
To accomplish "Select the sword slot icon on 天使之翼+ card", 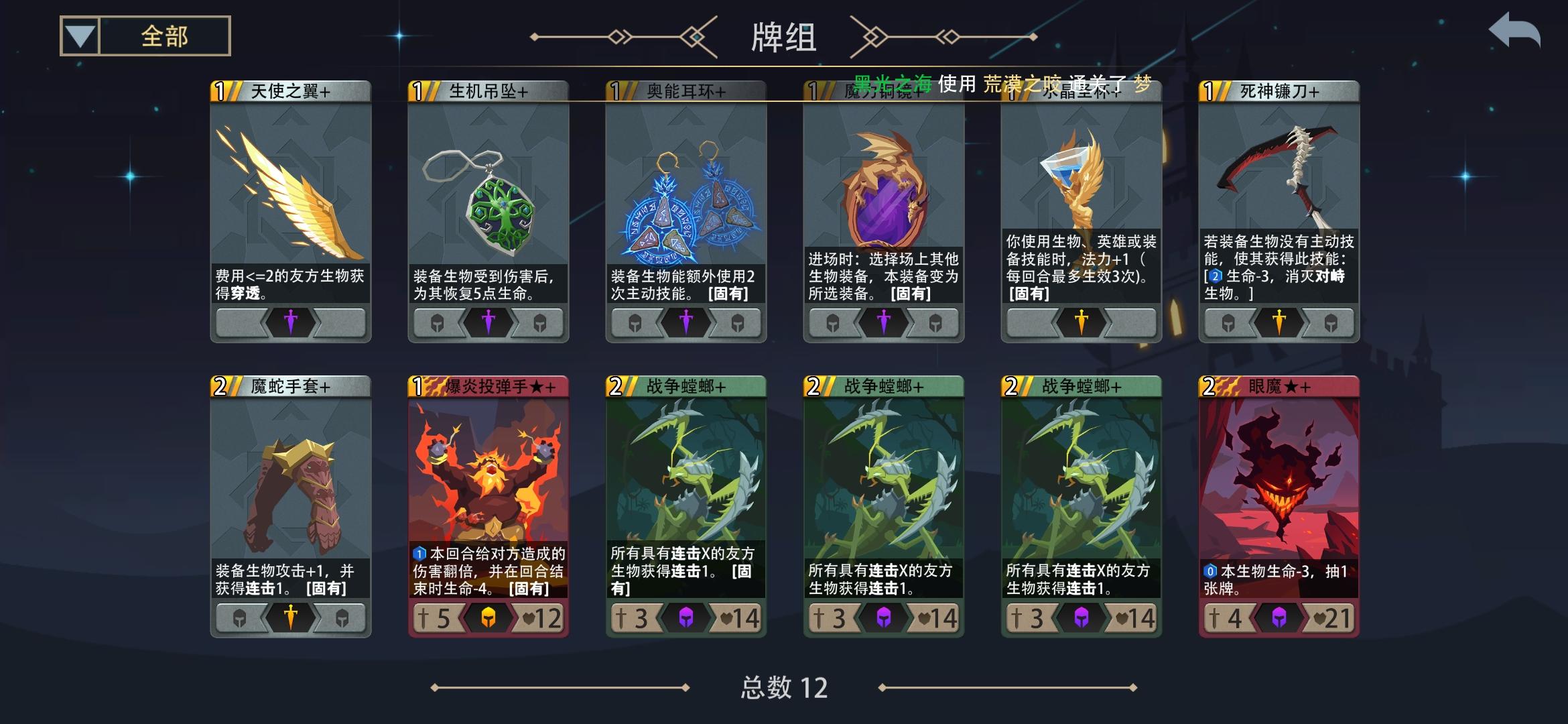I will (291, 322).
